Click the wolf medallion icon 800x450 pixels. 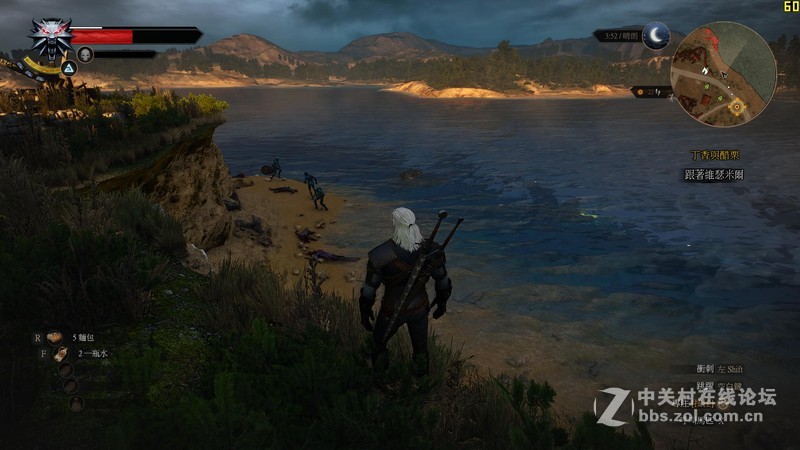49,37
